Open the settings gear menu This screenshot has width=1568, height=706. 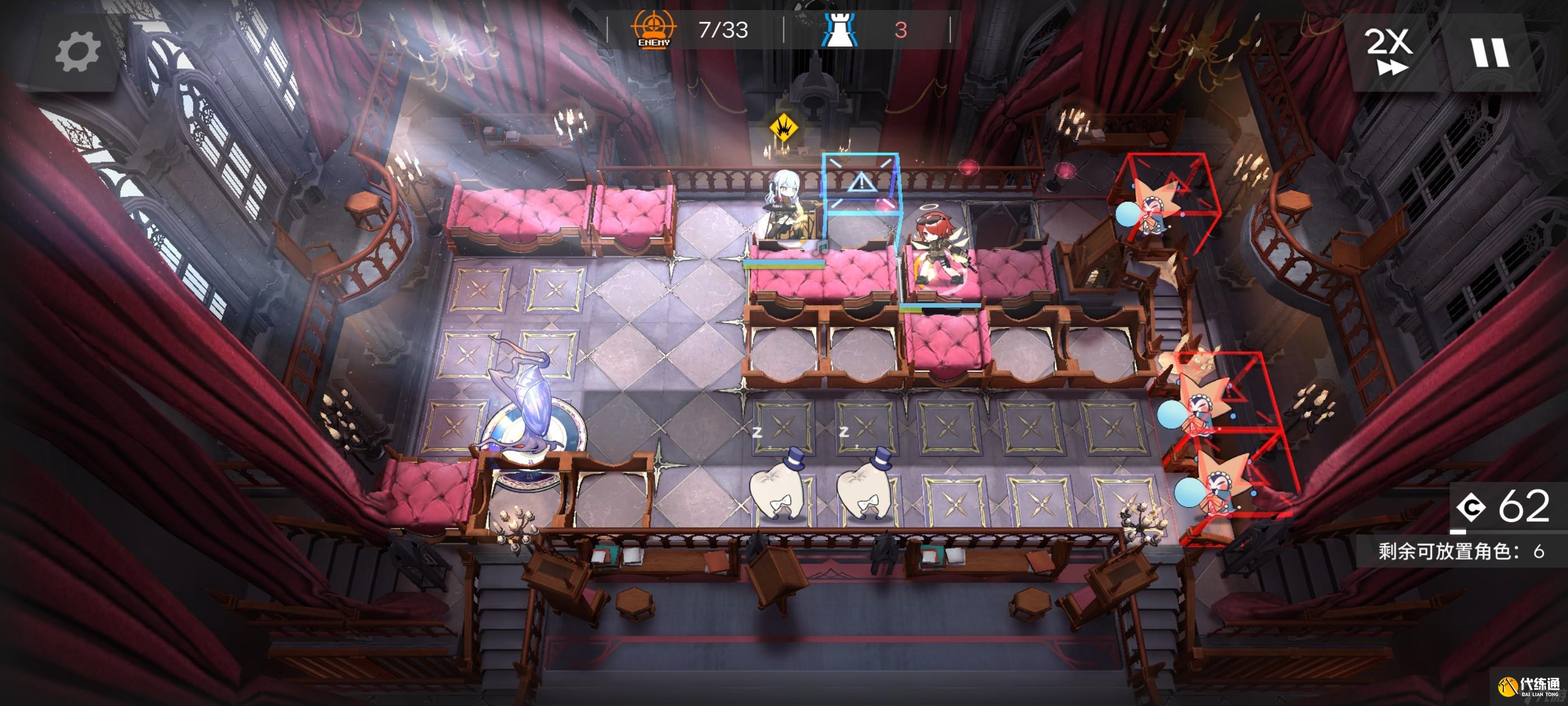77,52
